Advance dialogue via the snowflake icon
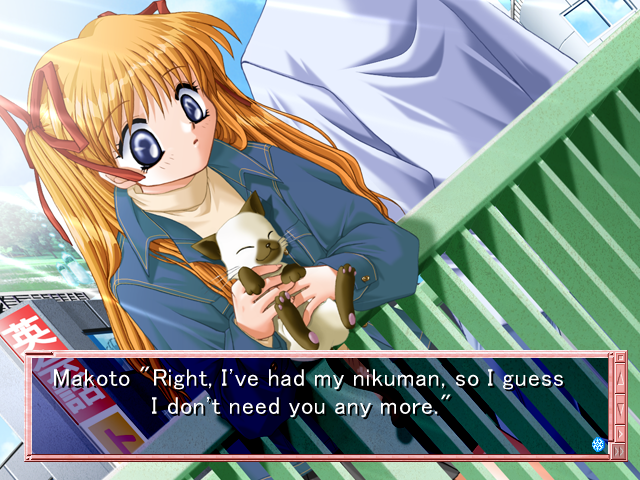This screenshot has width=640, height=480. coord(598,443)
